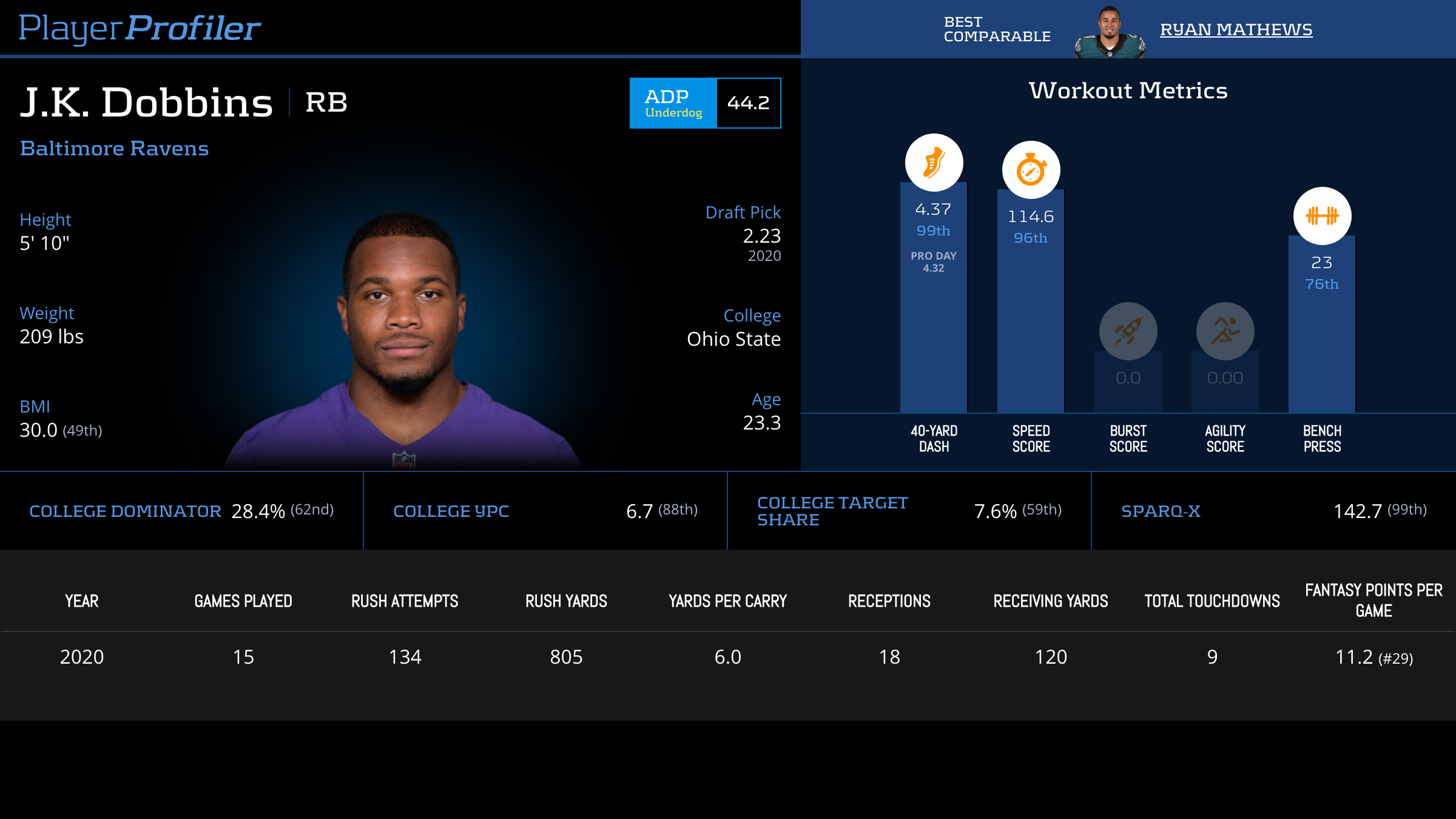
Task: Select the ADP Underdog badge
Action: [x=673, y=103]
